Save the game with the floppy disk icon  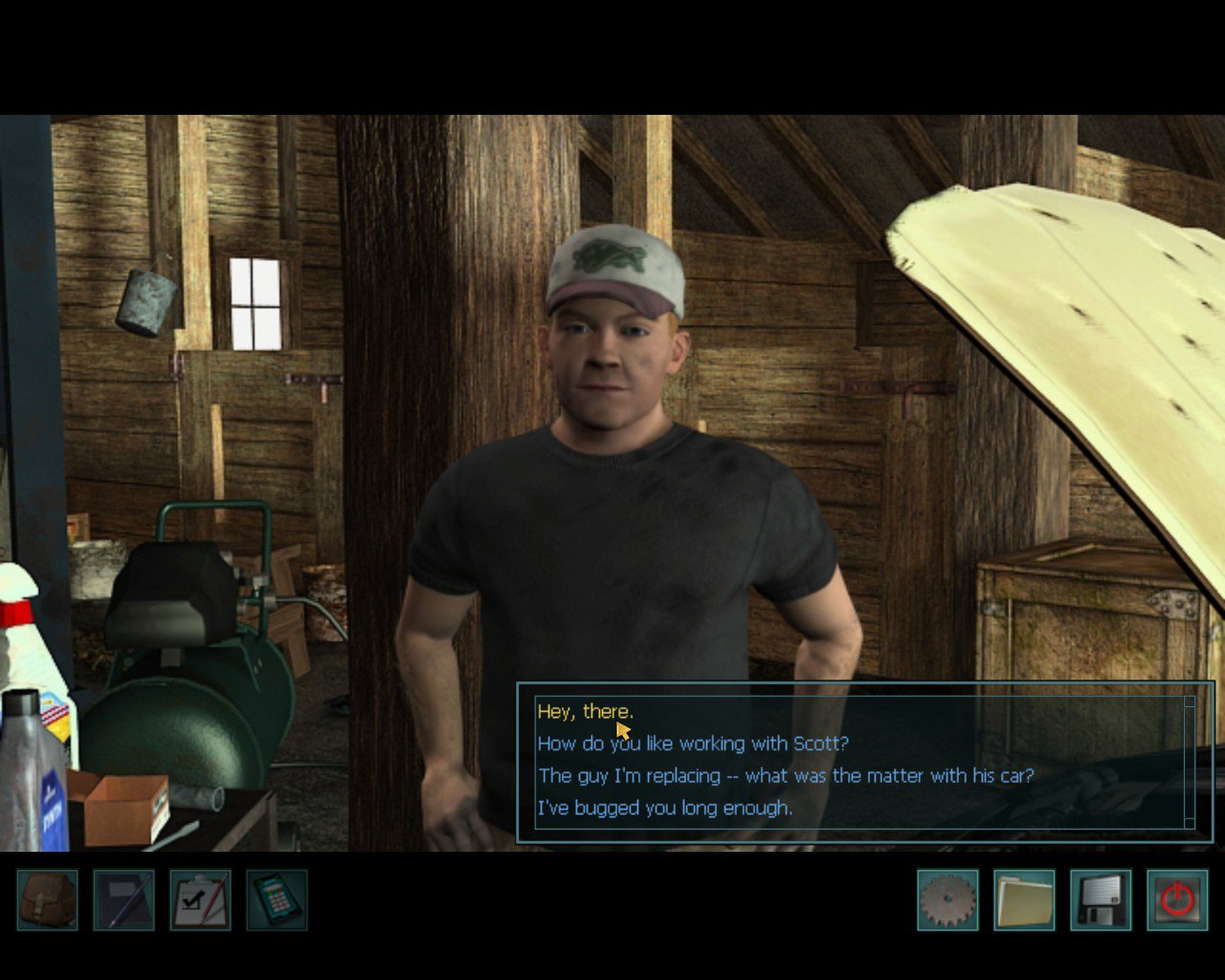point(1101,900)
